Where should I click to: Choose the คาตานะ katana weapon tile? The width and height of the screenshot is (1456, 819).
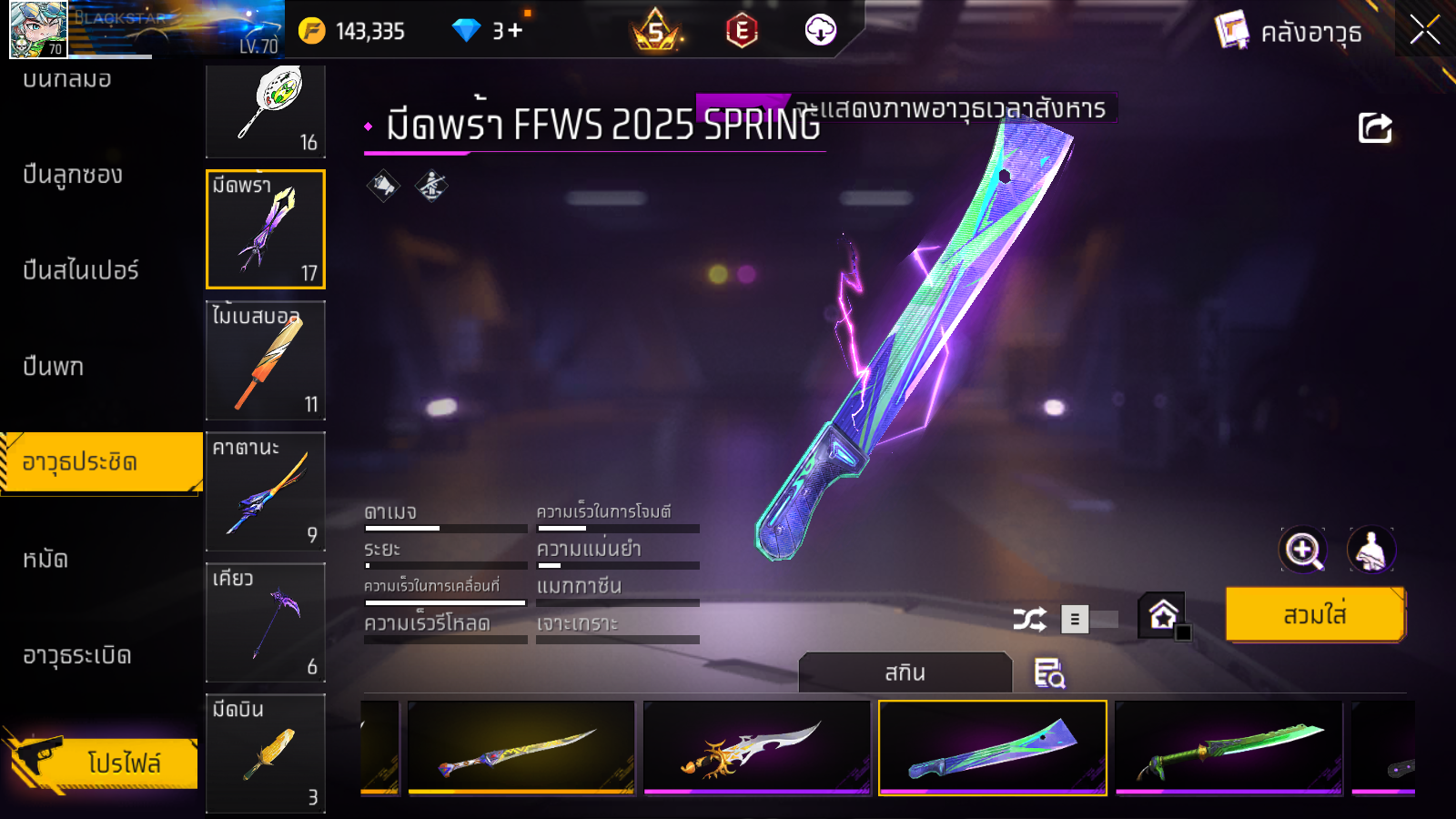266,491
